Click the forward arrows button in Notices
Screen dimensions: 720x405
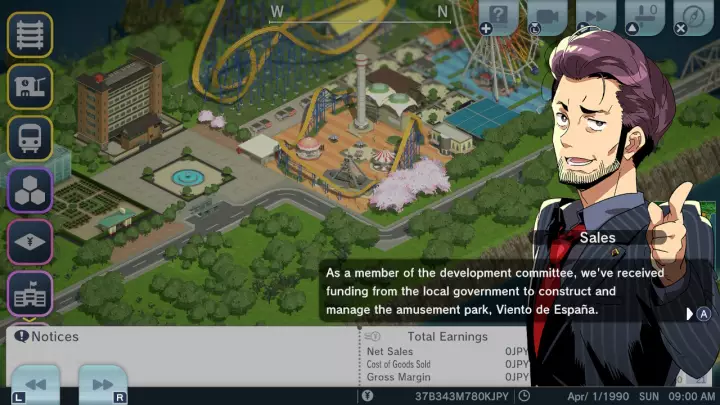click(x=102, y=384)
